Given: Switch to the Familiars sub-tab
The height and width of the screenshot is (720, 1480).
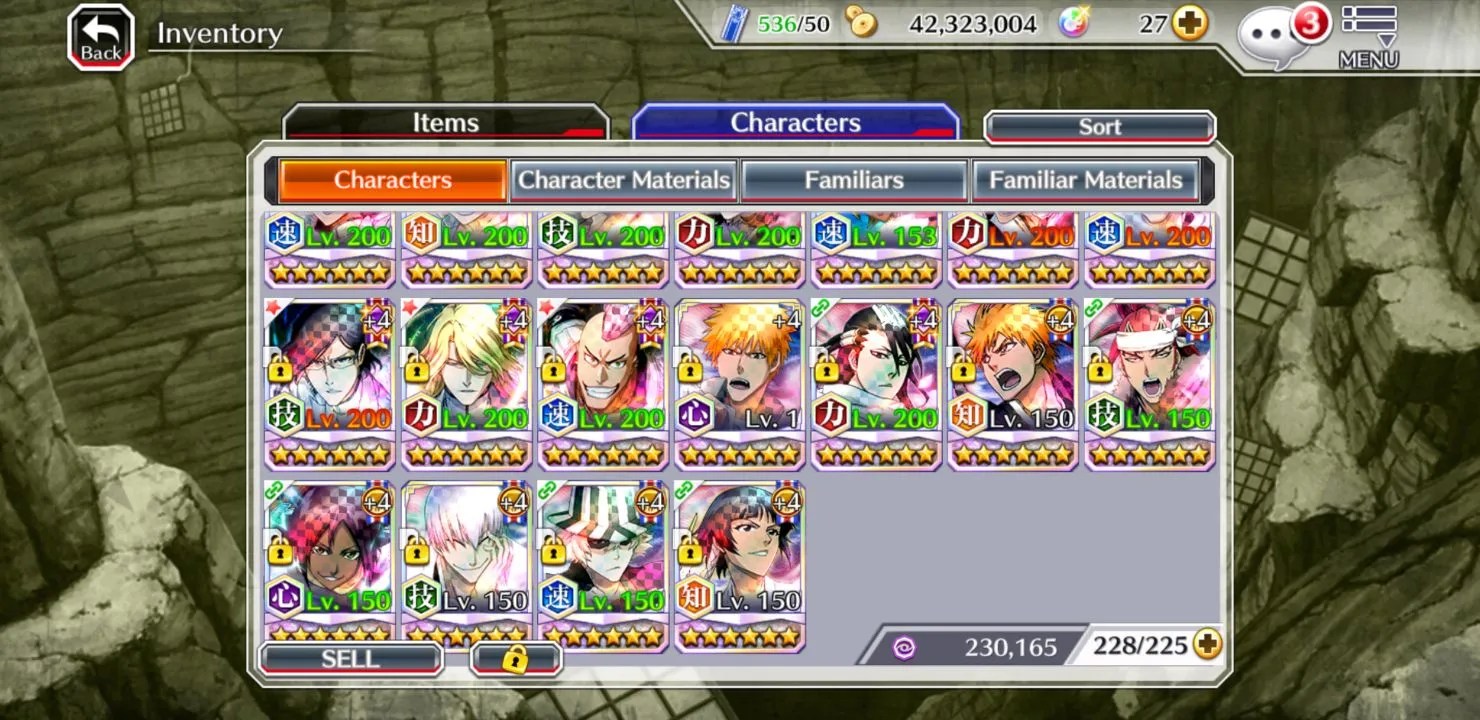Looking at the screenshot, I should click(x=854, y=181).
